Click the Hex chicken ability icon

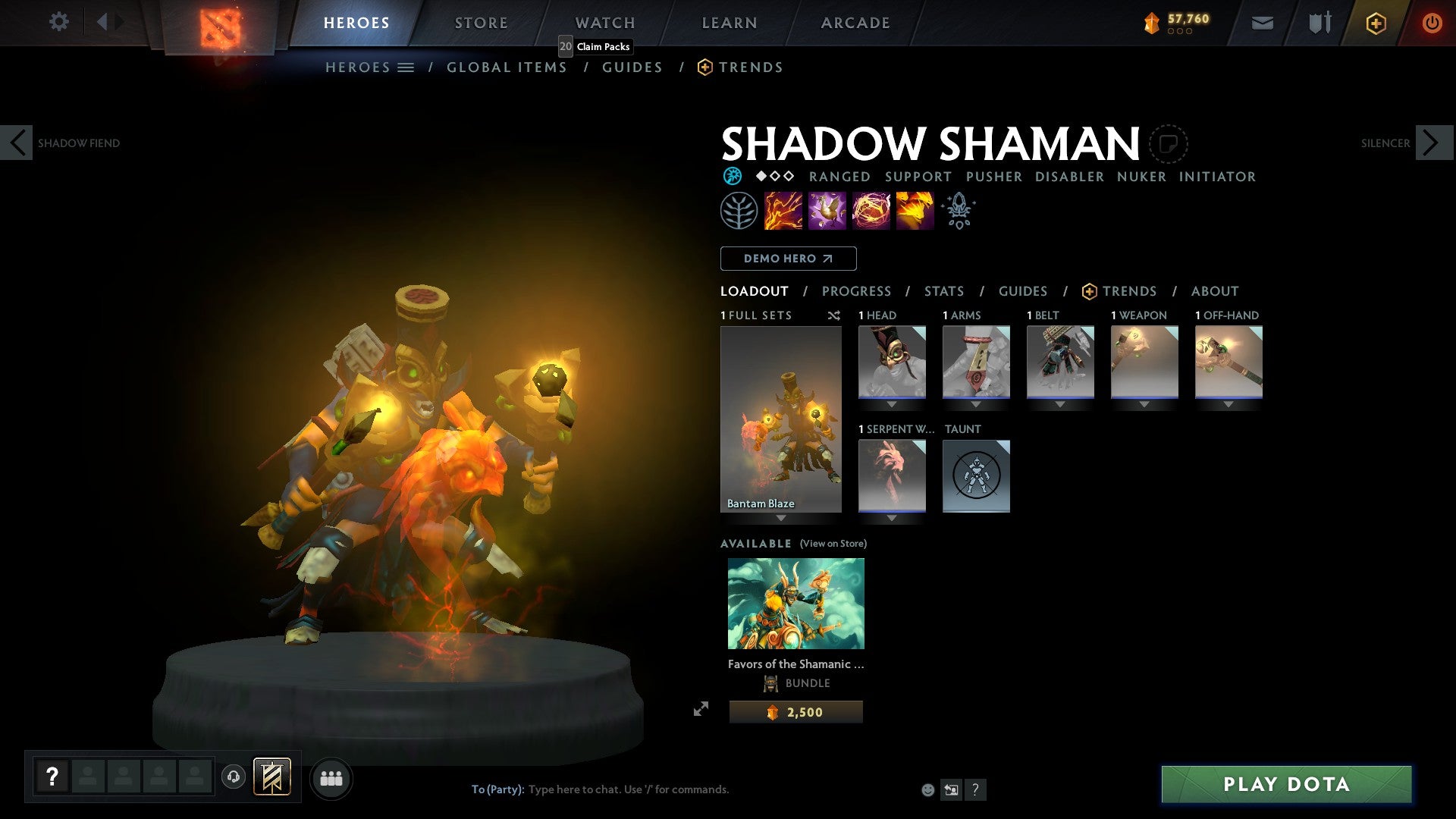(x=828, y=210)
